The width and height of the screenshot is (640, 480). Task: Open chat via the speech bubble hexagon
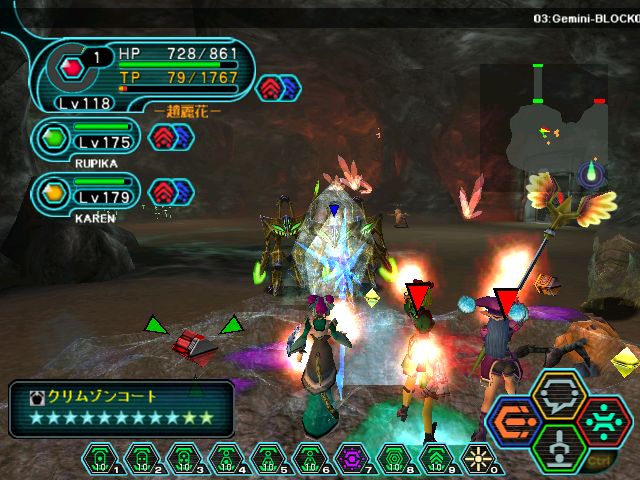[x=559, y=396]
